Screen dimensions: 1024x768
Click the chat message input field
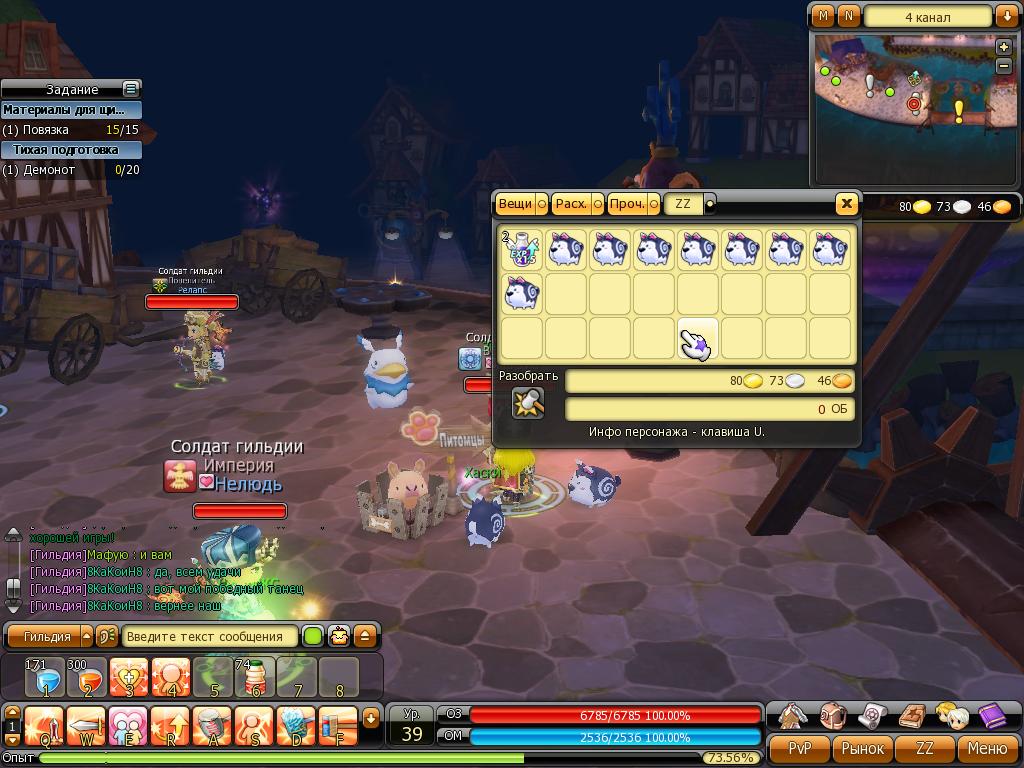pos(210,636)
